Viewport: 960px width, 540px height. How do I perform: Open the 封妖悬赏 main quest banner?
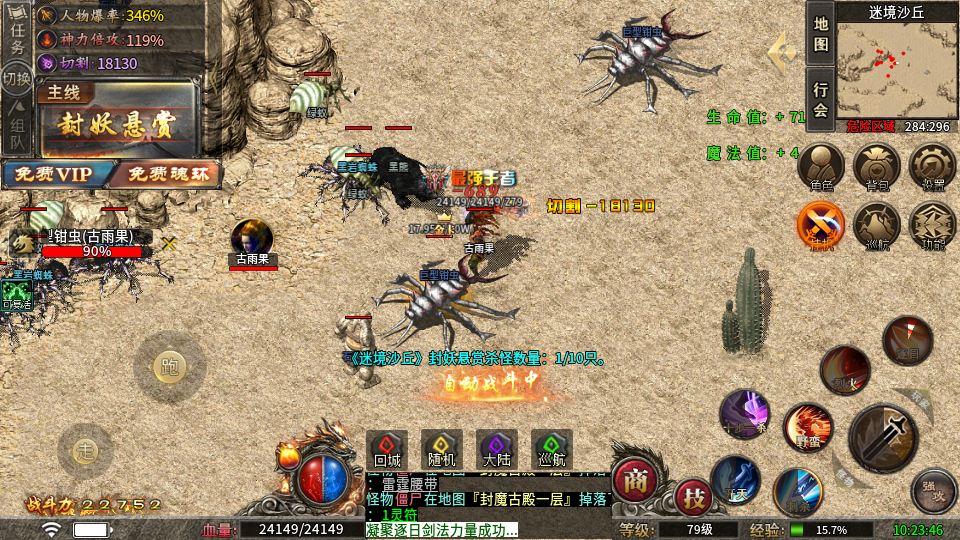point(118,125)
